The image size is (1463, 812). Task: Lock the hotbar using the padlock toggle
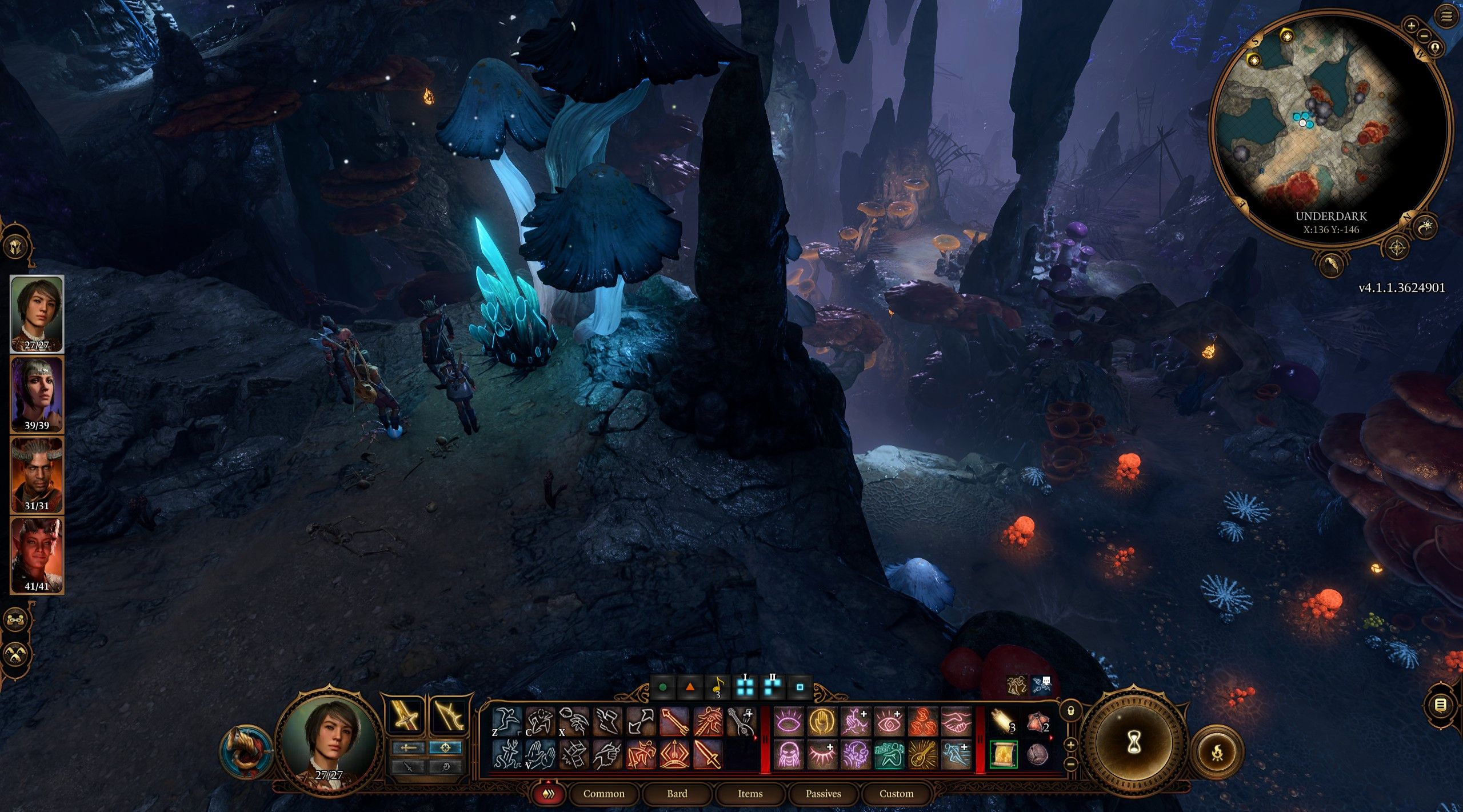[x=1071, y=711]
